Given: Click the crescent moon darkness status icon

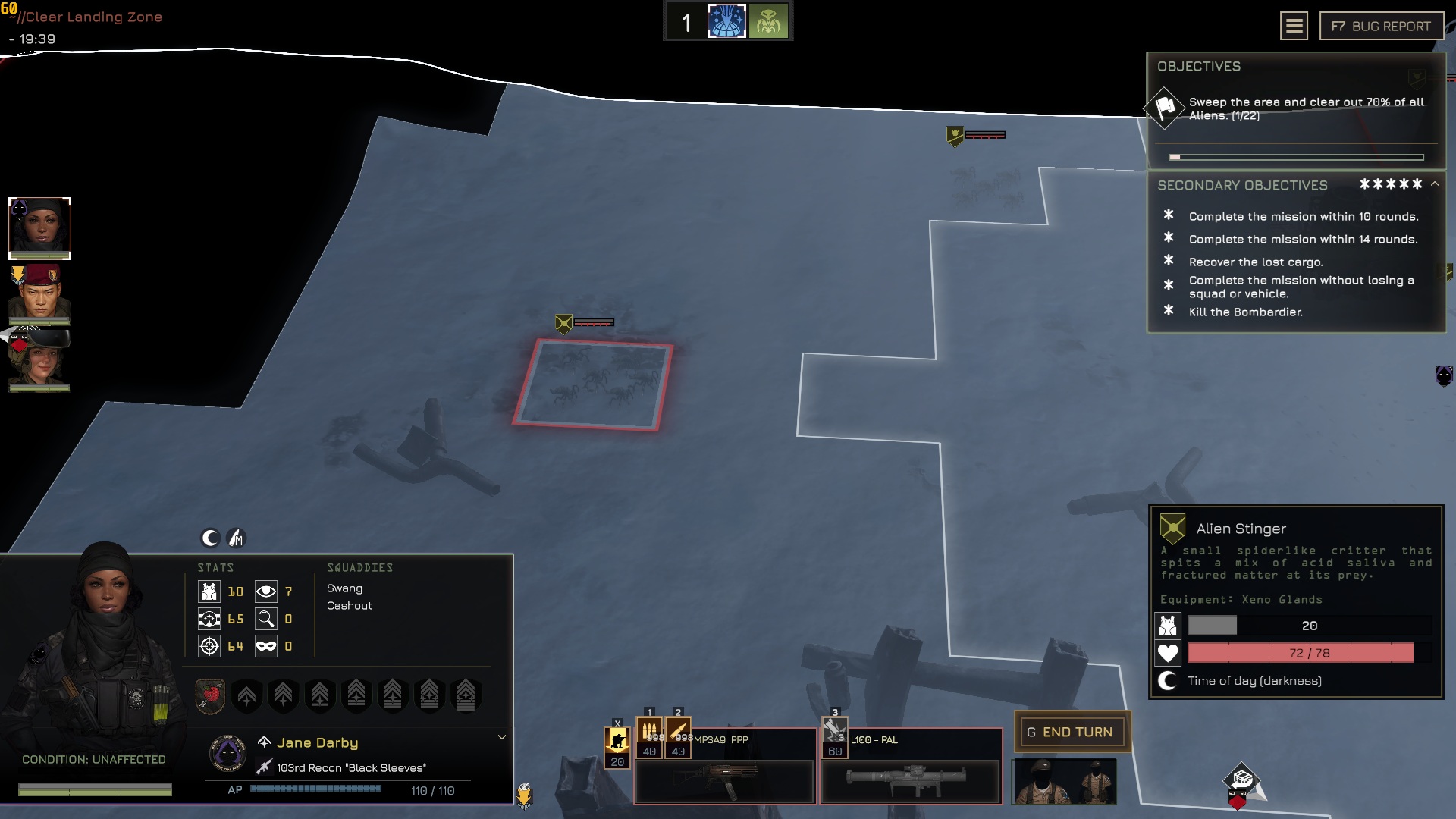Looking at the screenshot, I should tap(210, 538).
